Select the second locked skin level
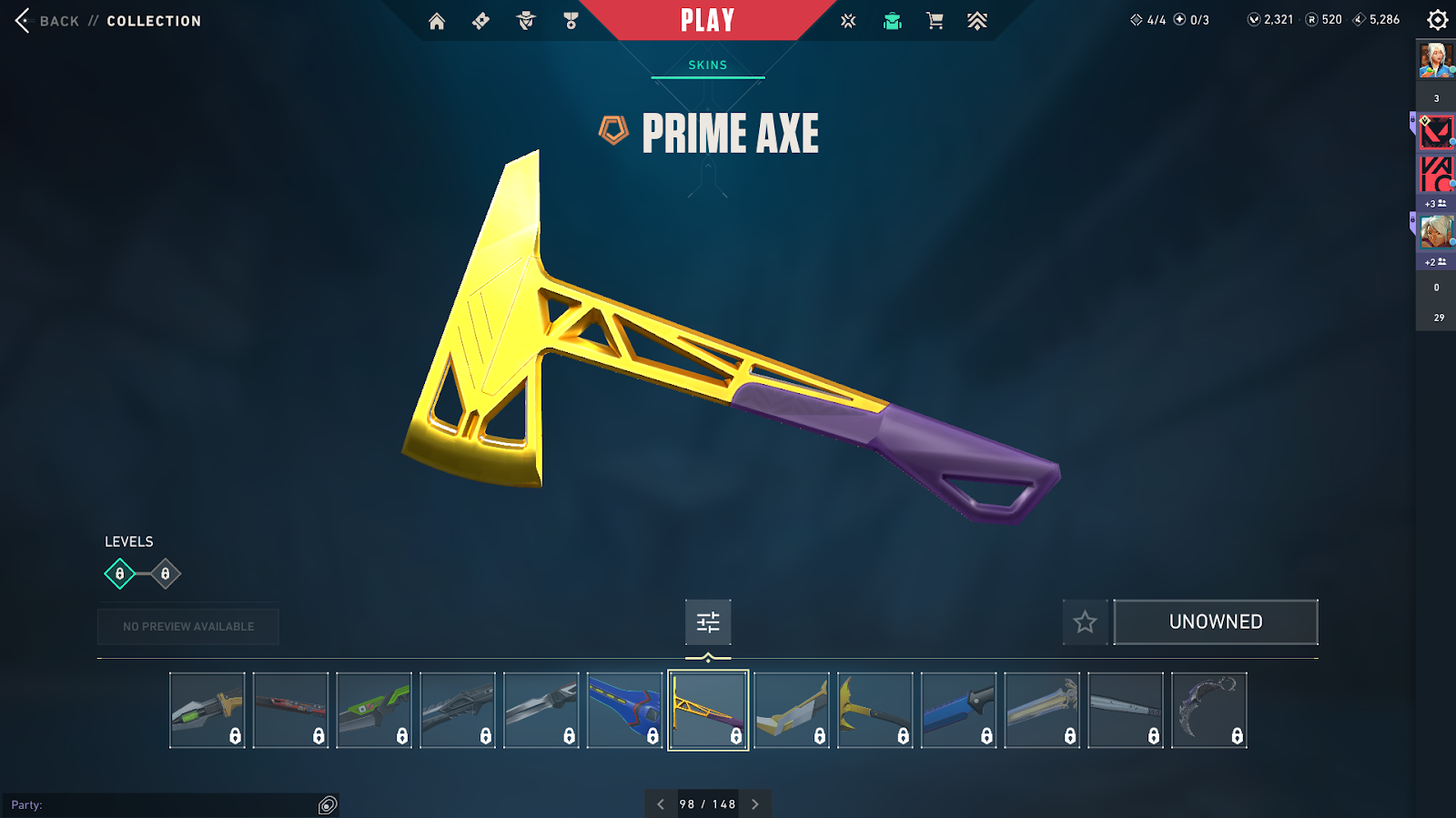 165,574
